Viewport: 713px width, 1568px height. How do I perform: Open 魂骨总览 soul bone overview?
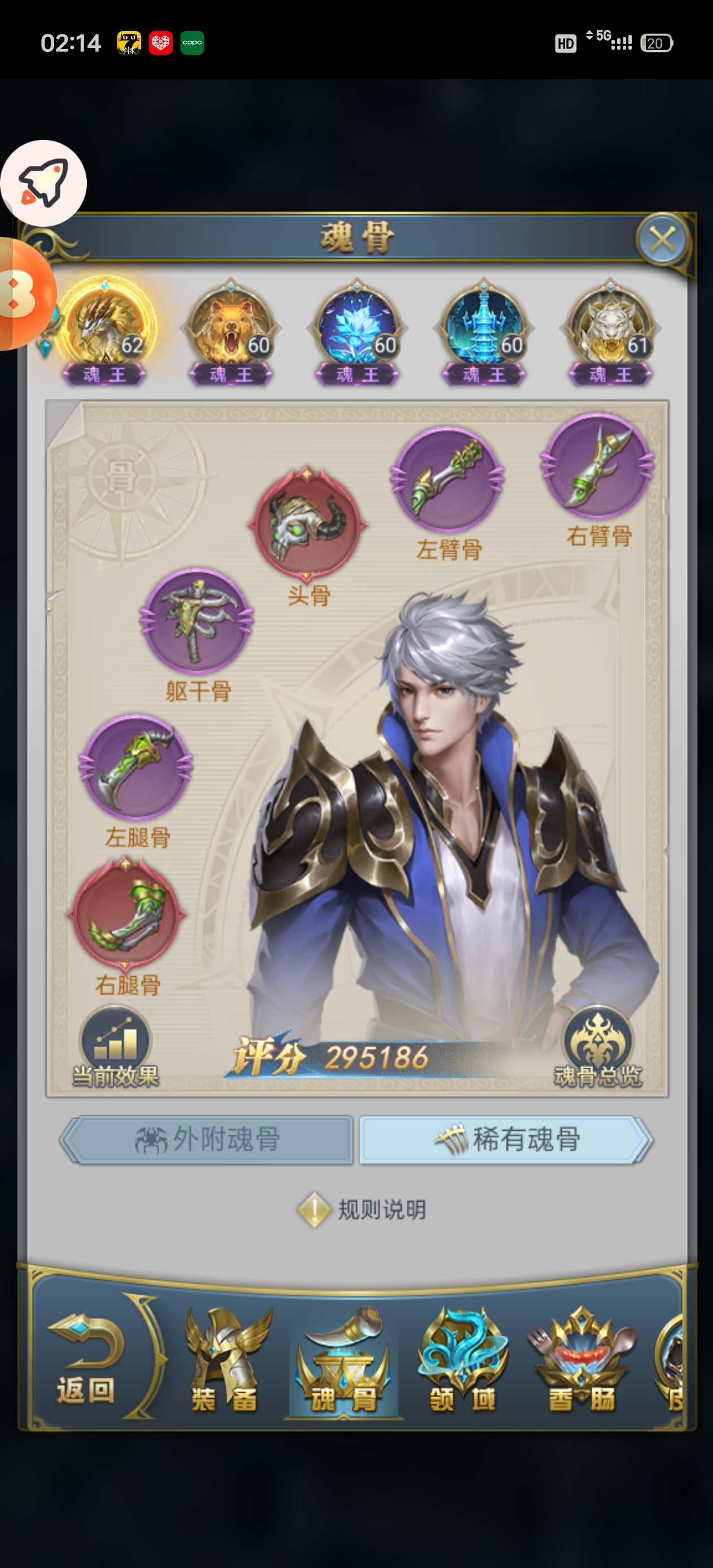pyautogui.click(x=597, y=1047)
